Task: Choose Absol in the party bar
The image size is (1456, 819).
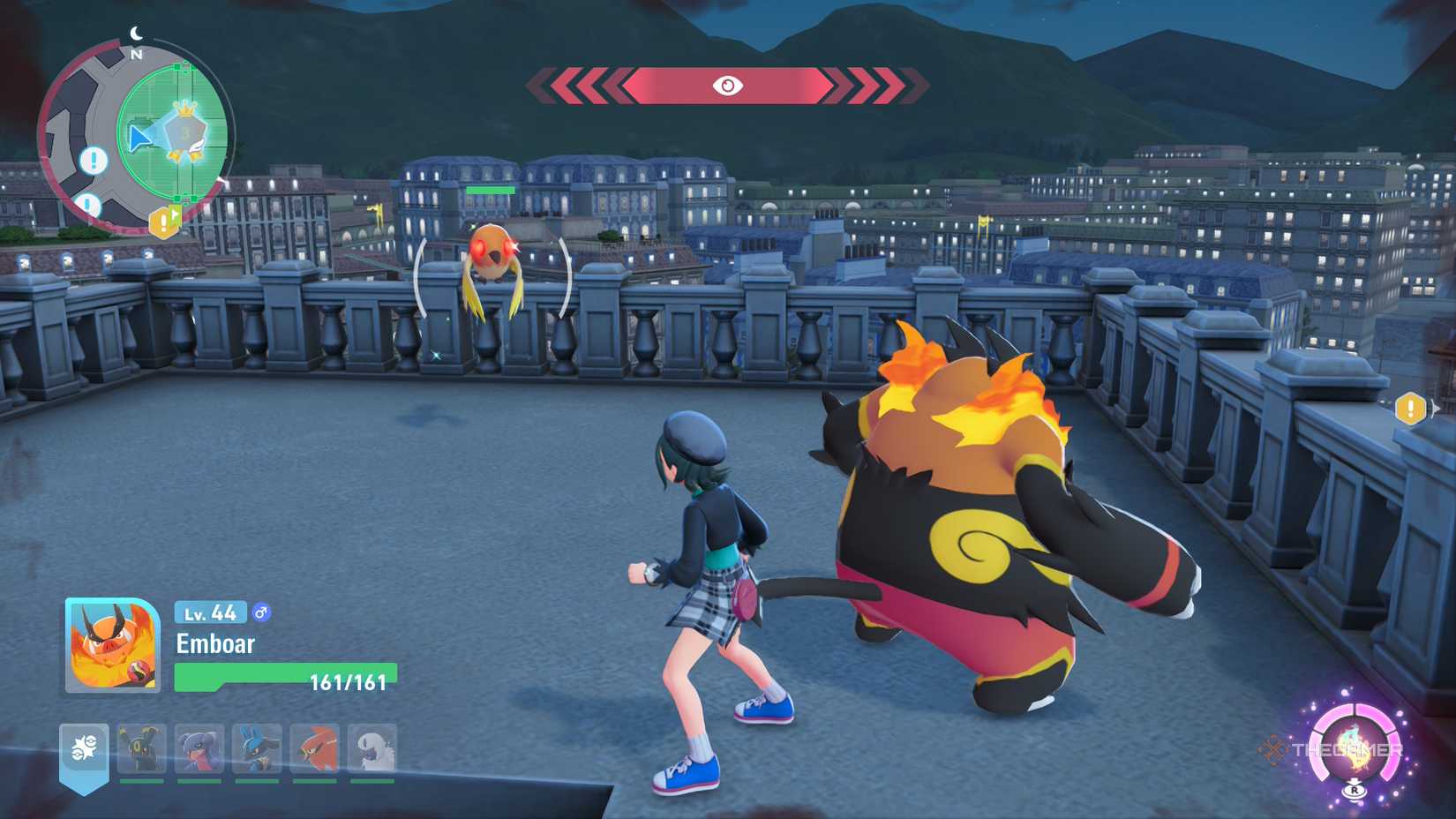Action: pos(372,749)
